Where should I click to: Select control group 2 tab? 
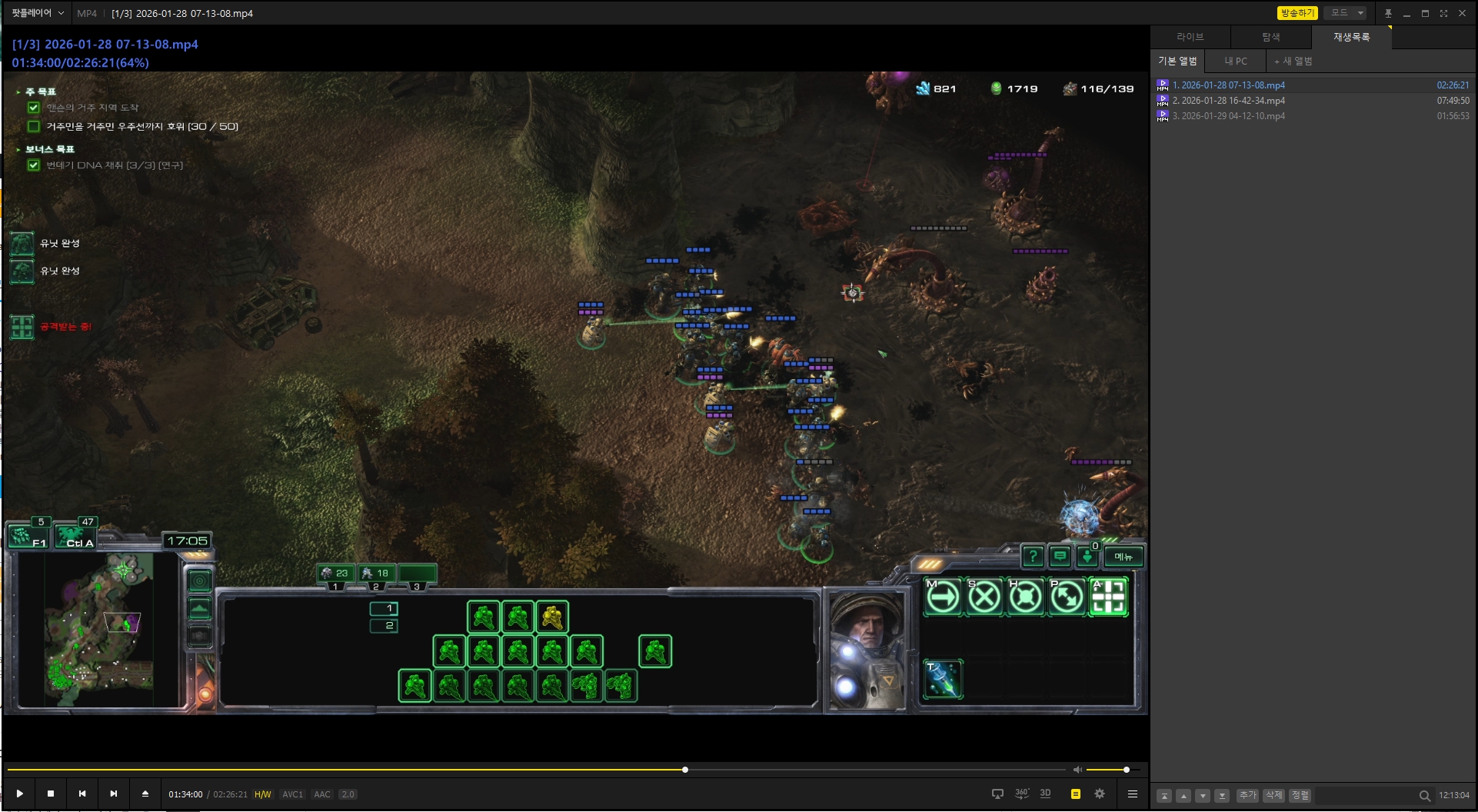click(x=377, y=574)
